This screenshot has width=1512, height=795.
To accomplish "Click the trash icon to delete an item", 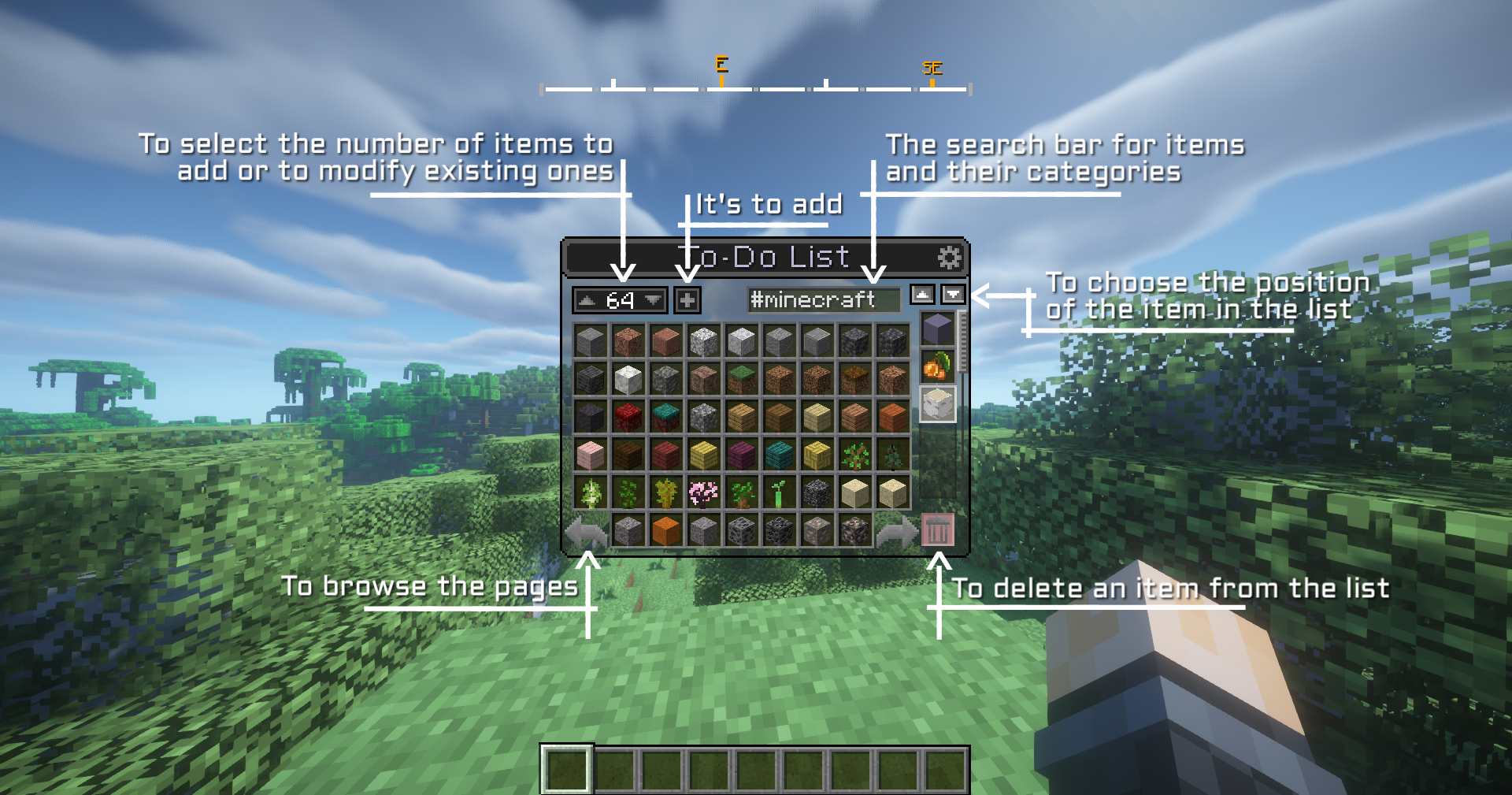I will [x=937, y=530].
